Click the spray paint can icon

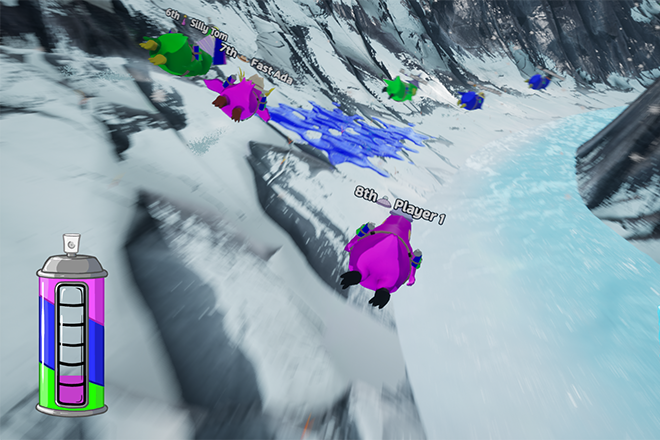[71, 330]
